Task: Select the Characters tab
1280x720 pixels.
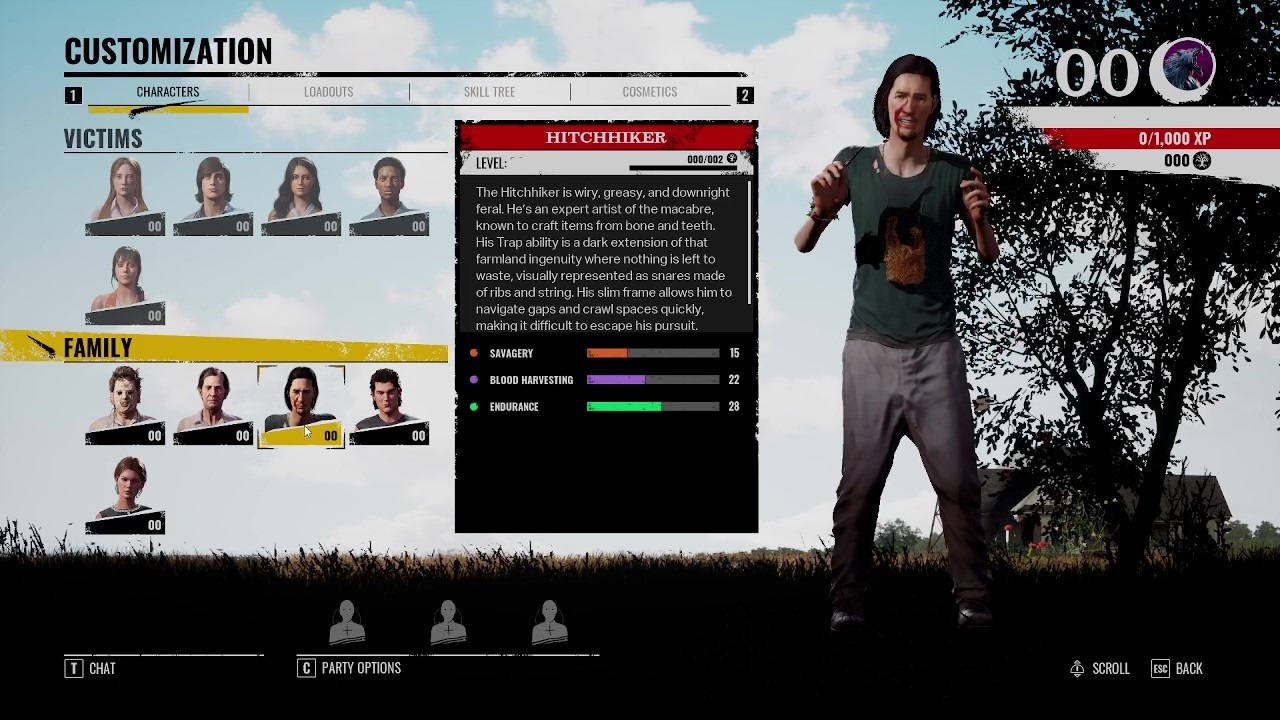Action: (168, 92)
